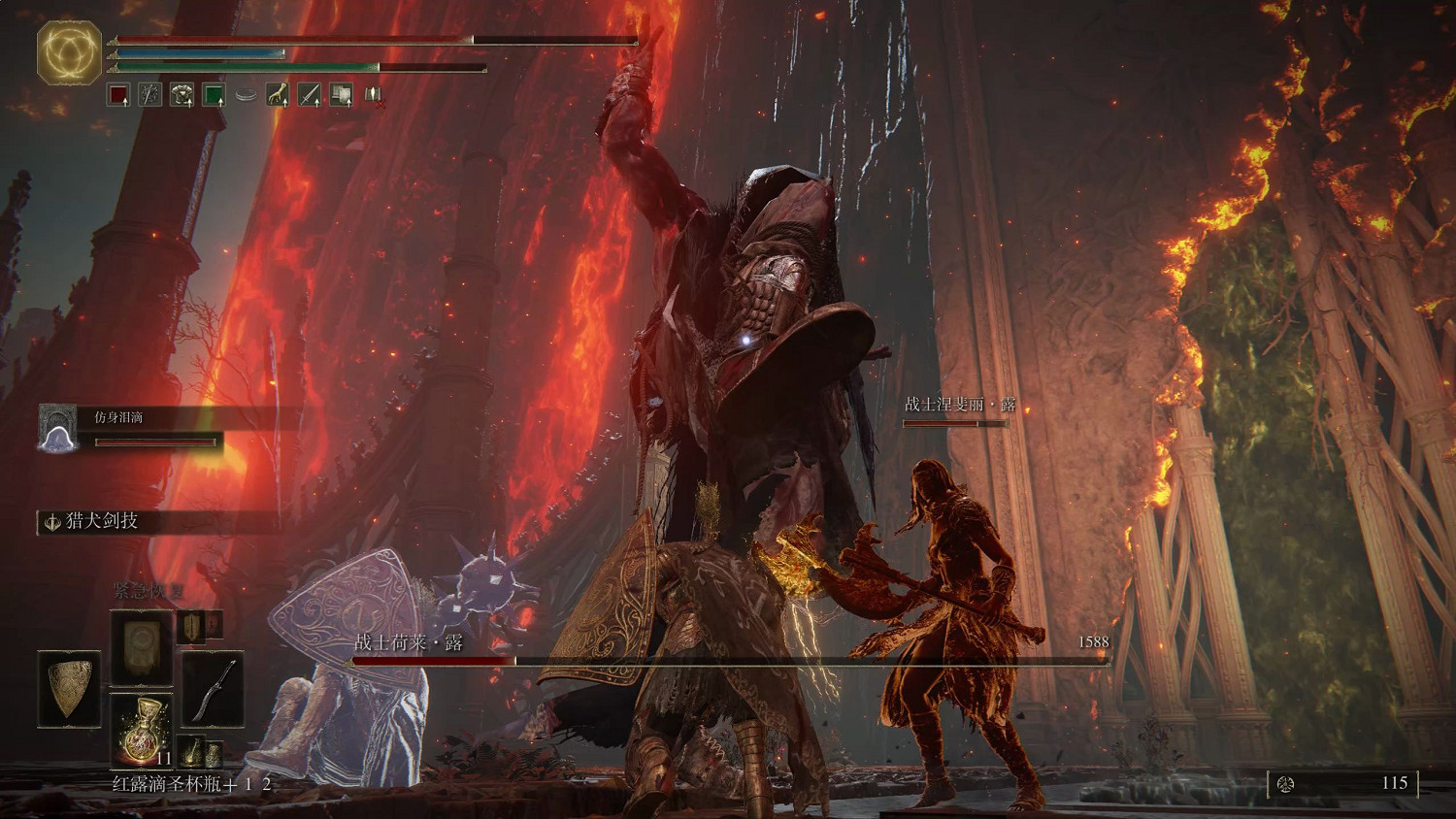Viewport: 1456px width, 819px height.
Task: Click the 猎犬剑技 weapon skill label
Action: click(x=101, y=521)
